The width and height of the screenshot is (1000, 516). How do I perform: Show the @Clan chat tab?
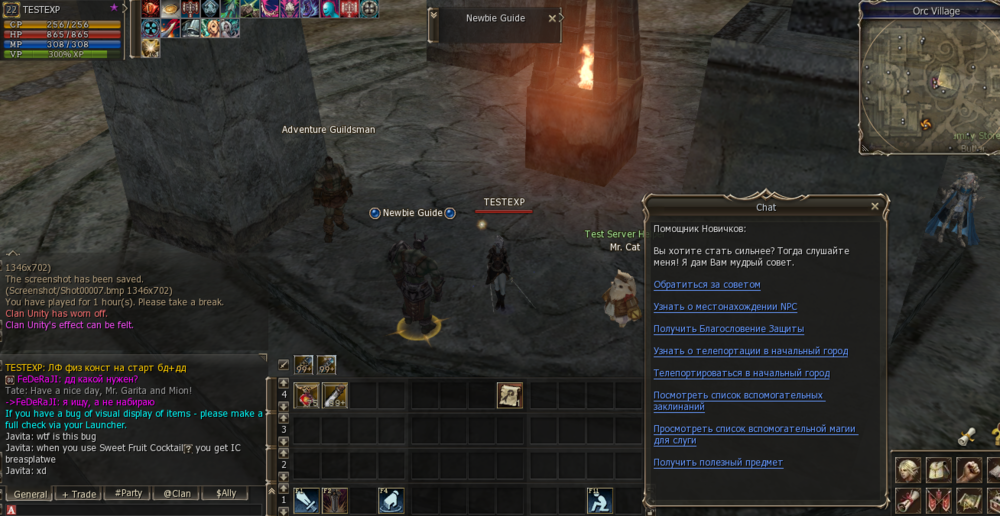click(176, 494)
